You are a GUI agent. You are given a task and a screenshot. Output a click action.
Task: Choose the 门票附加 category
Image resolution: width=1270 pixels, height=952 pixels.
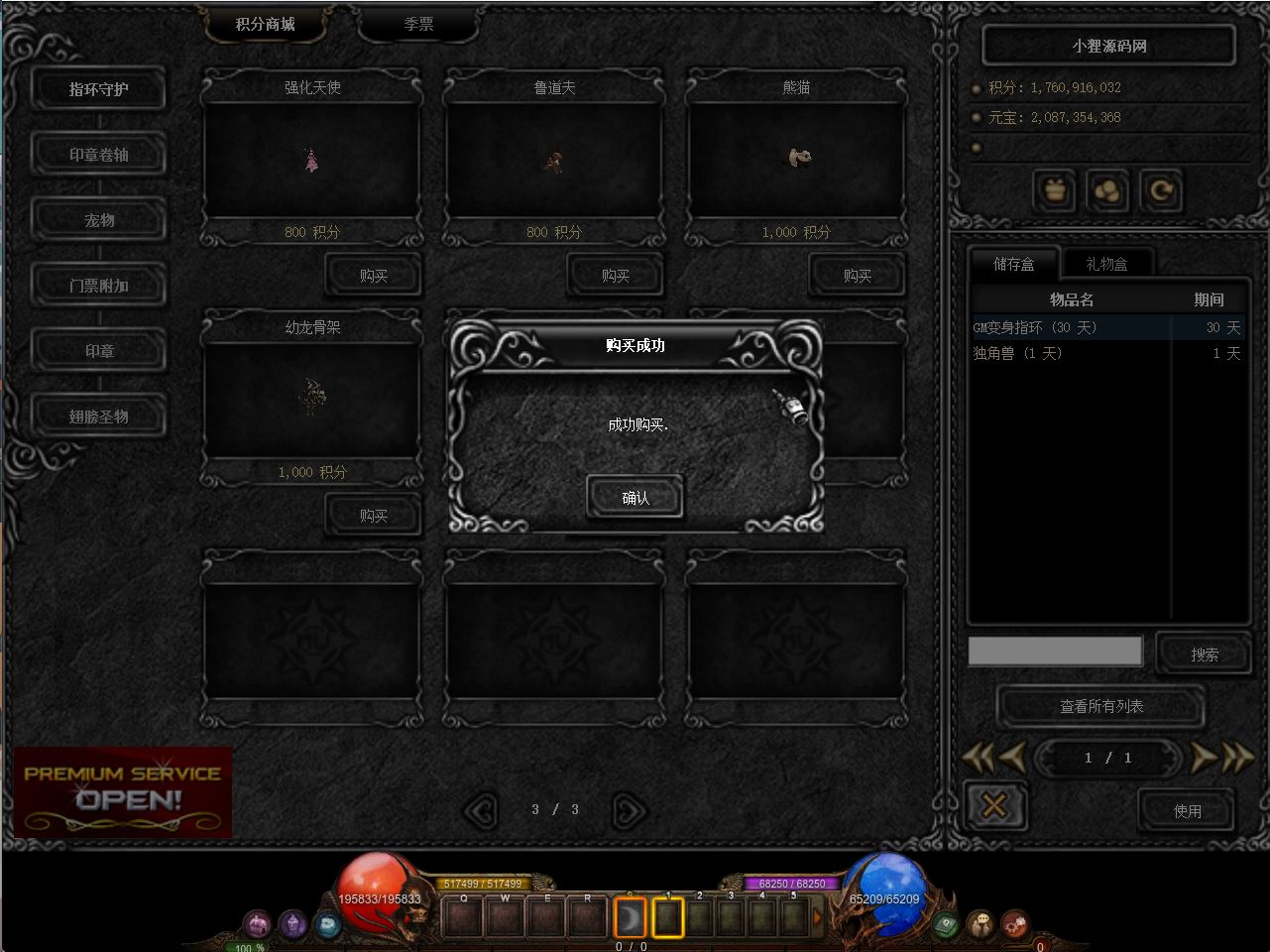[98, 286]
